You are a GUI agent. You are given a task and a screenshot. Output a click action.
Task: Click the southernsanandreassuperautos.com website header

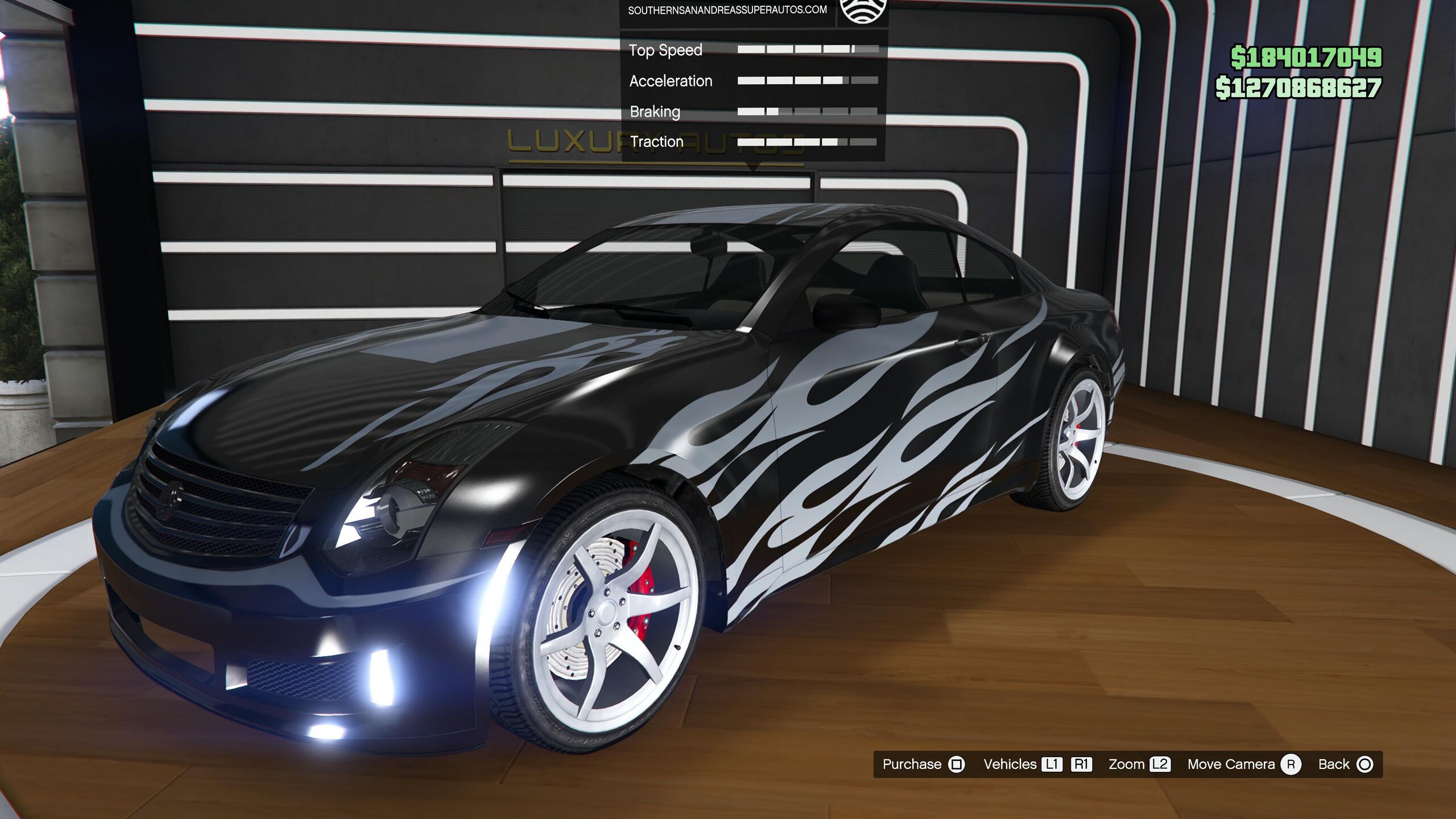point(727,10)
